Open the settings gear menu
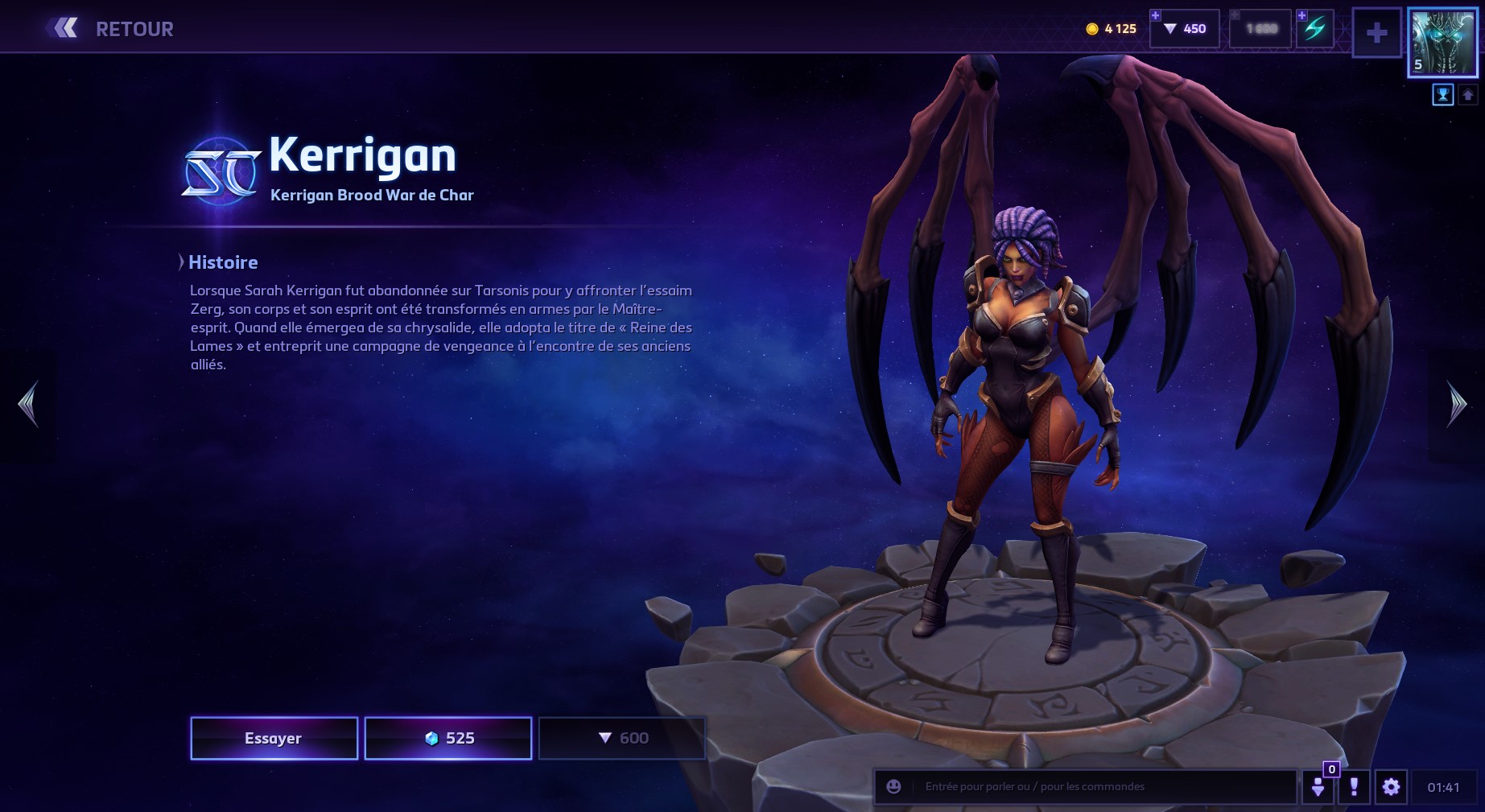1485x812 pixels. click(x=1391, y=786)
